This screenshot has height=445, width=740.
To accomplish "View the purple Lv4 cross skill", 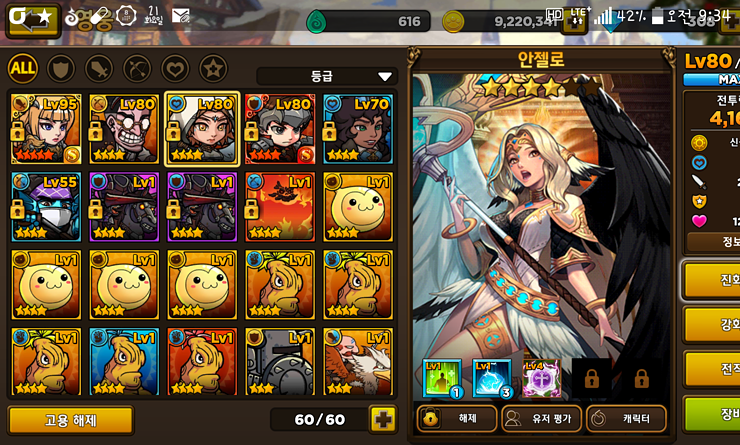I will (x=541, y=378).
